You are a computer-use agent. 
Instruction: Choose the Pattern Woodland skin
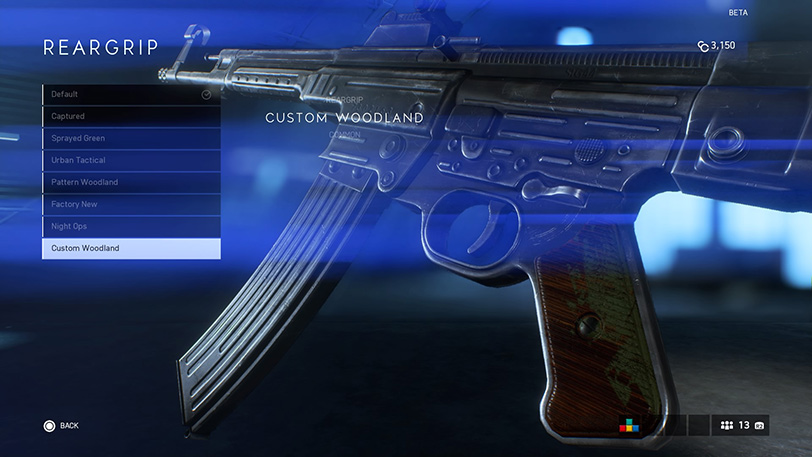(130, 182)
